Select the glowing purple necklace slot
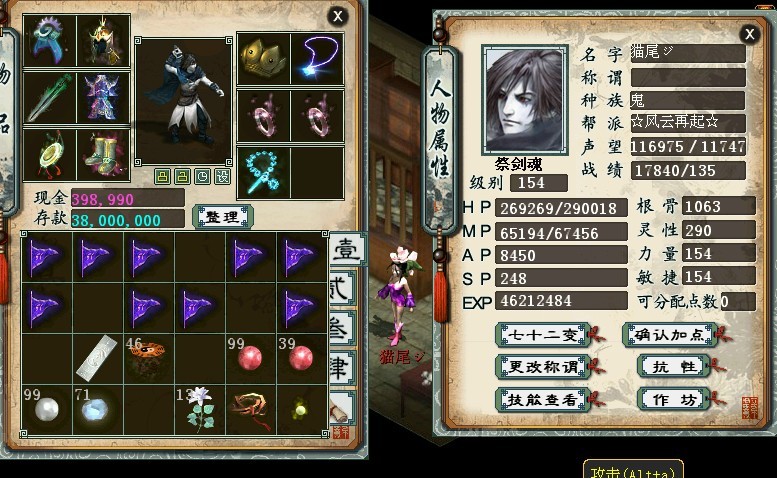Screen dimensions: 777x478 point(317,59)
